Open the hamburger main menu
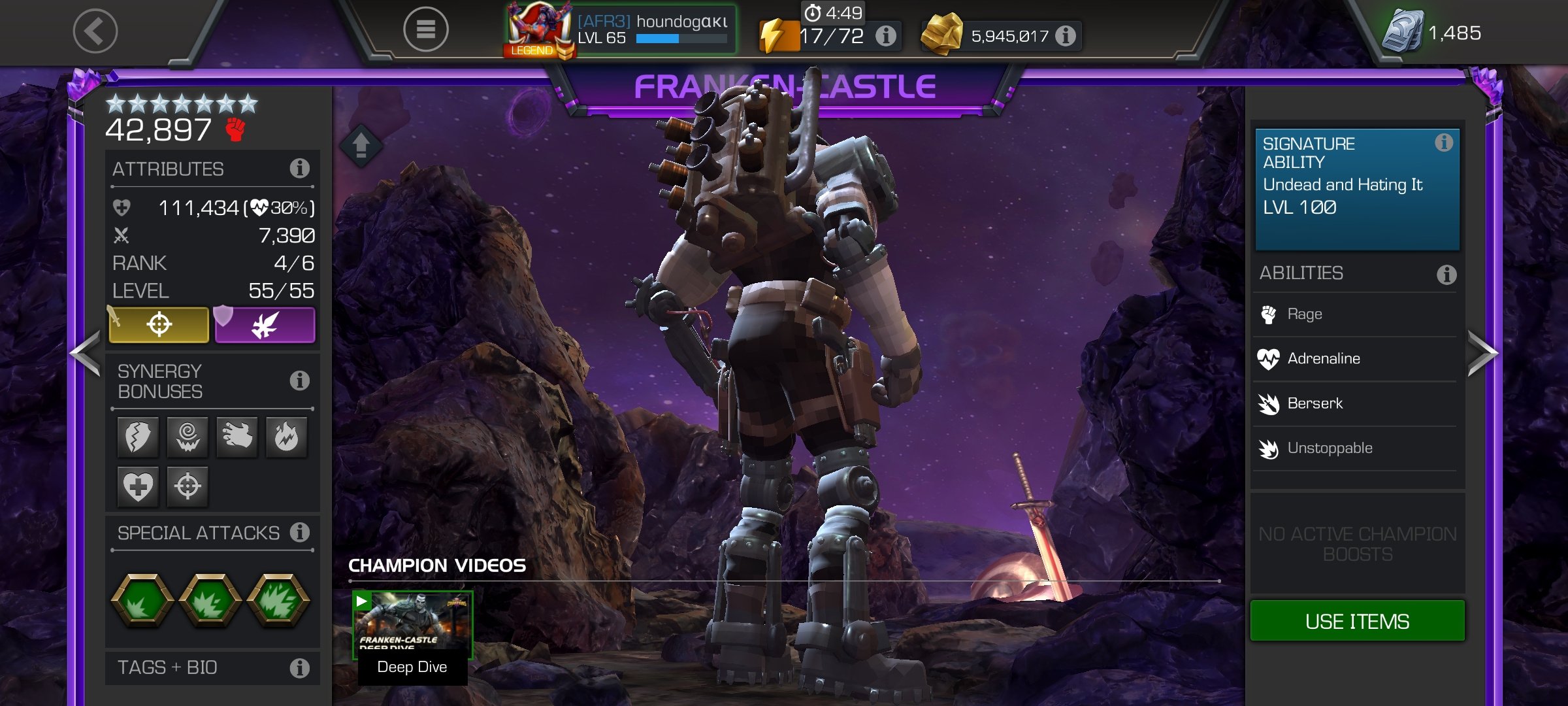Screen dimensions: 1568x706 point(425,29)
